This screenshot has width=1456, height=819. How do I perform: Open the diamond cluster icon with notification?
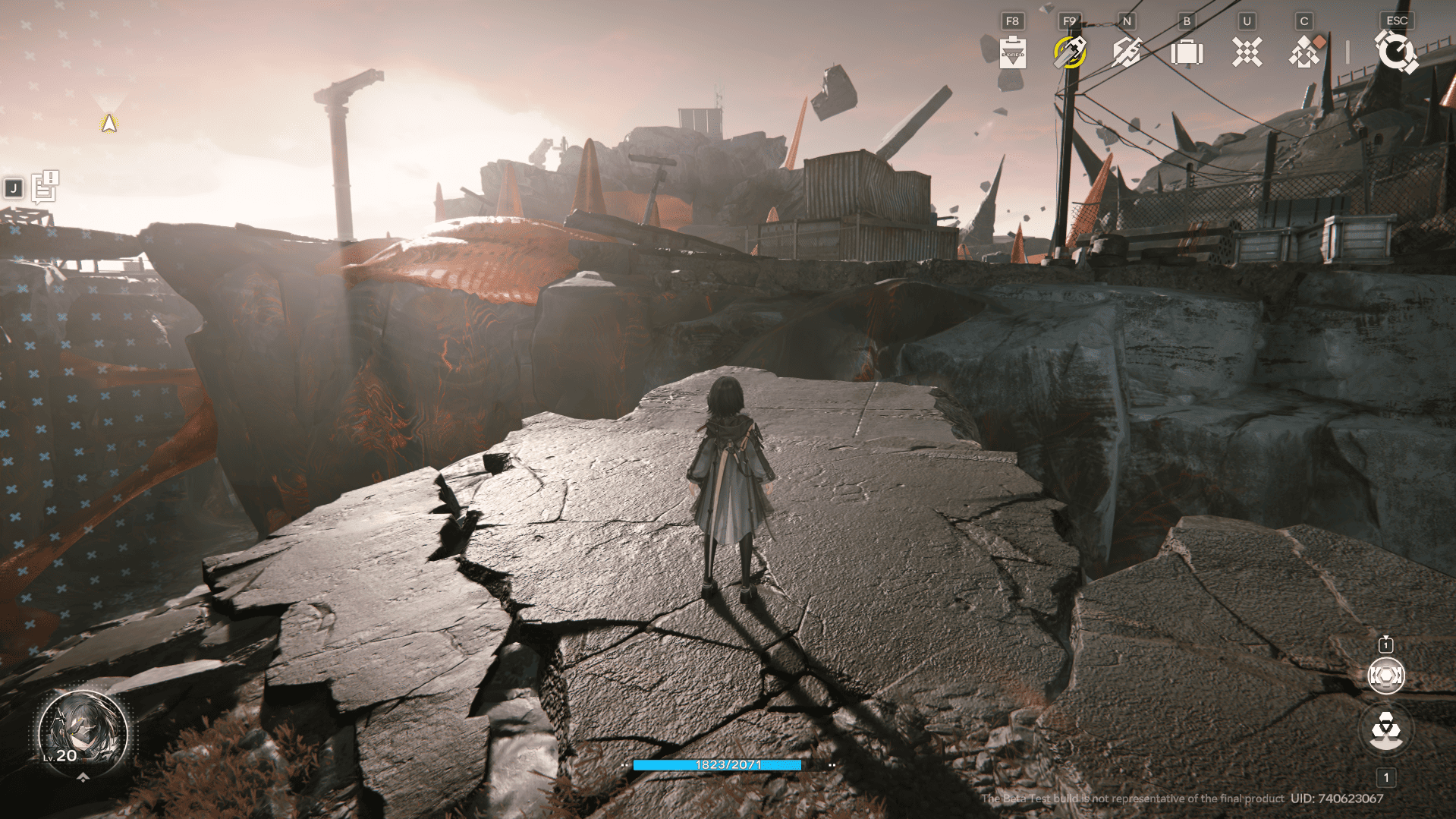(x=1305, y=52)
